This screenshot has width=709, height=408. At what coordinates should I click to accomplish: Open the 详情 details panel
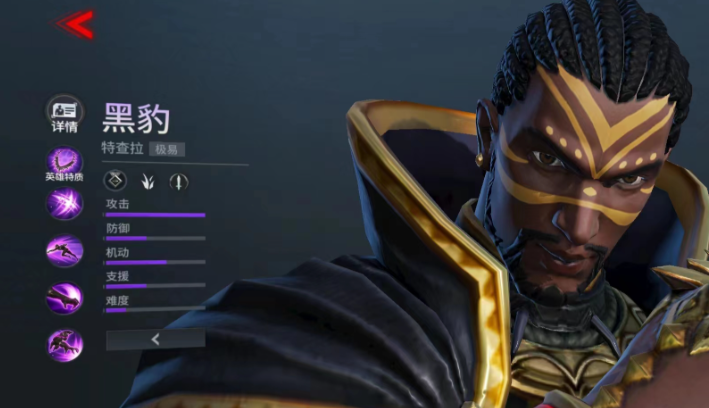coord(64,113)
